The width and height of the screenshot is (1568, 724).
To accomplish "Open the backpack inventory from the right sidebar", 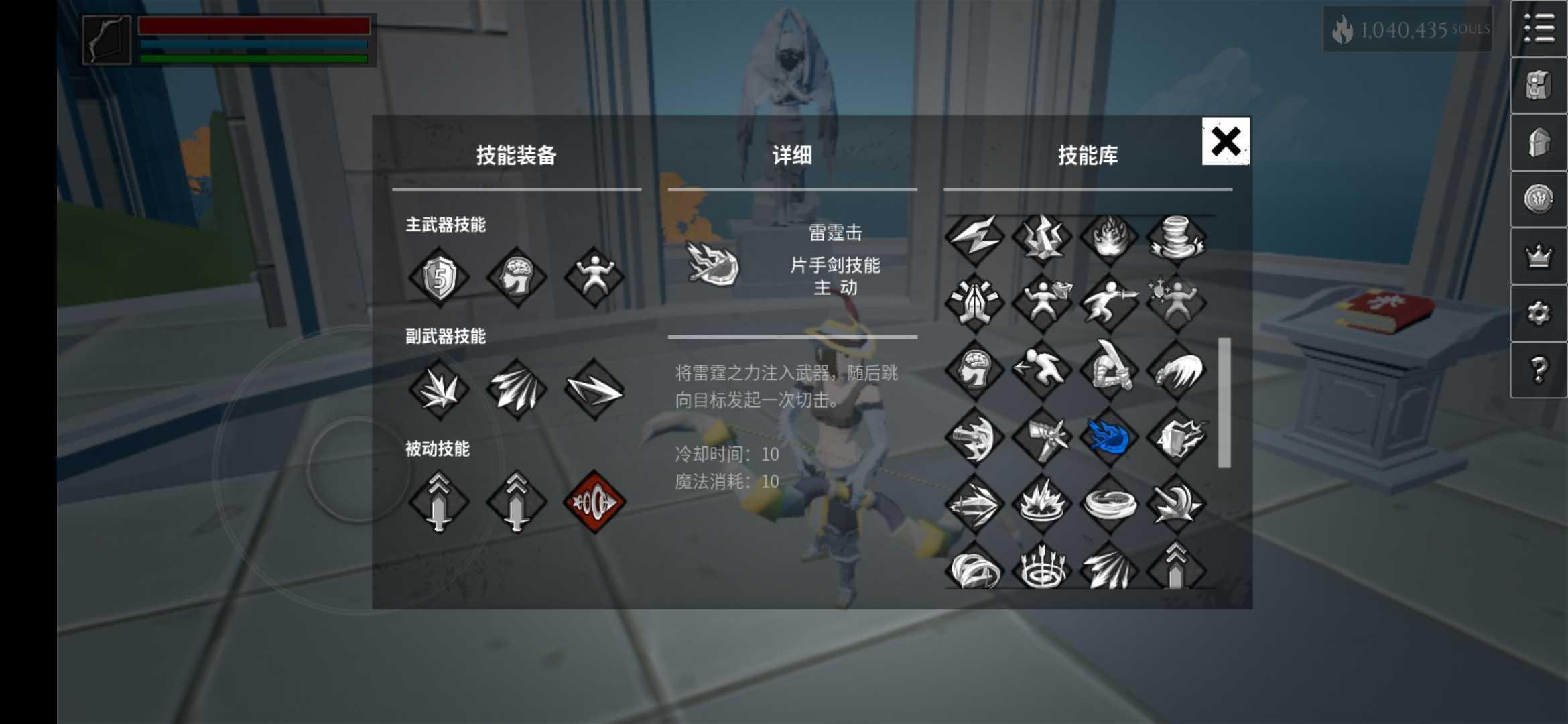I will tap(1539, 86).
